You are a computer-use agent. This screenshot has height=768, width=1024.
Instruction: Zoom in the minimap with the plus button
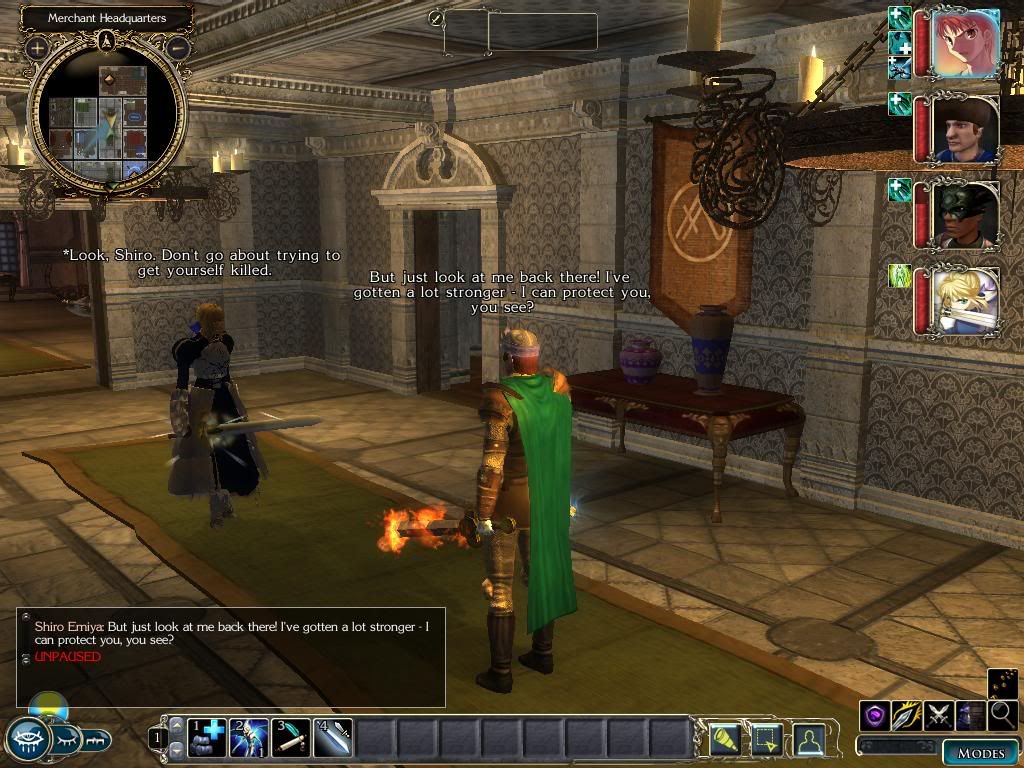click(x=37, y=47)
